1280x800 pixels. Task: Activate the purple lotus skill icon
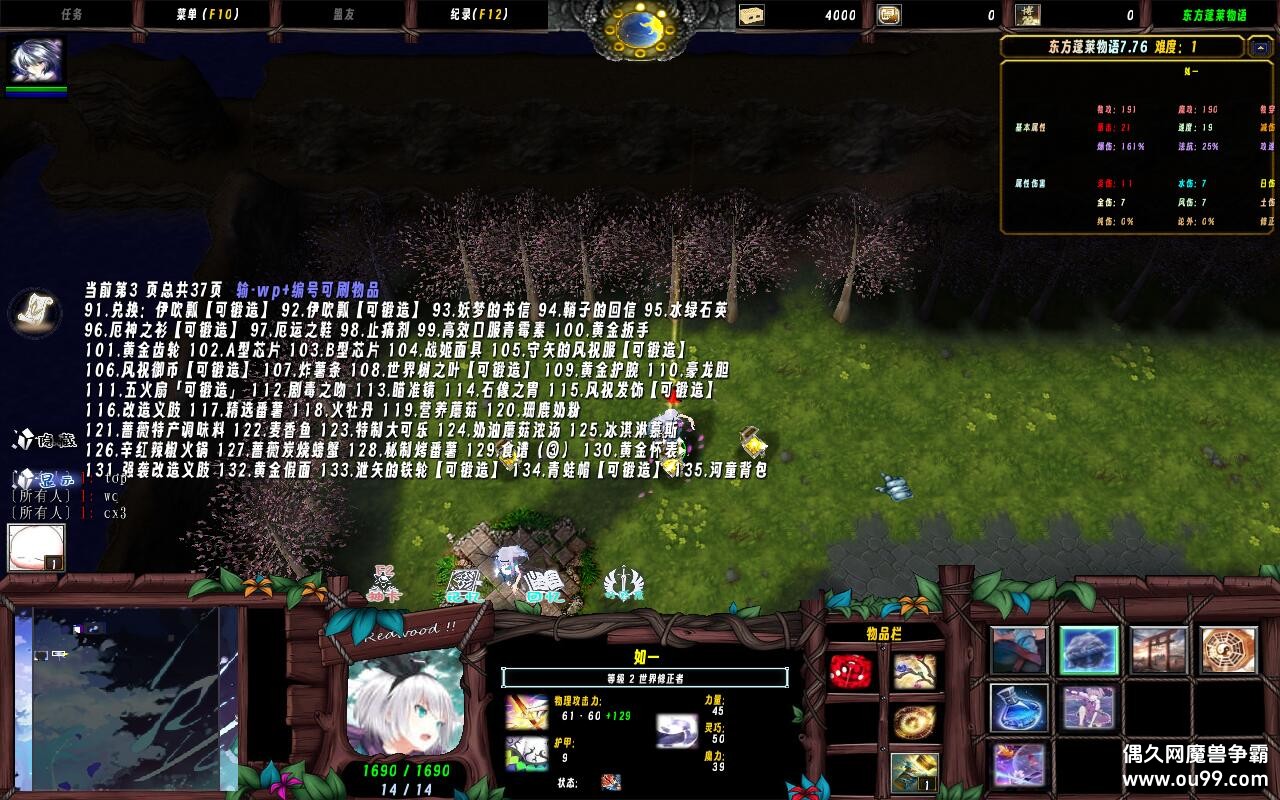(1019, 766)
